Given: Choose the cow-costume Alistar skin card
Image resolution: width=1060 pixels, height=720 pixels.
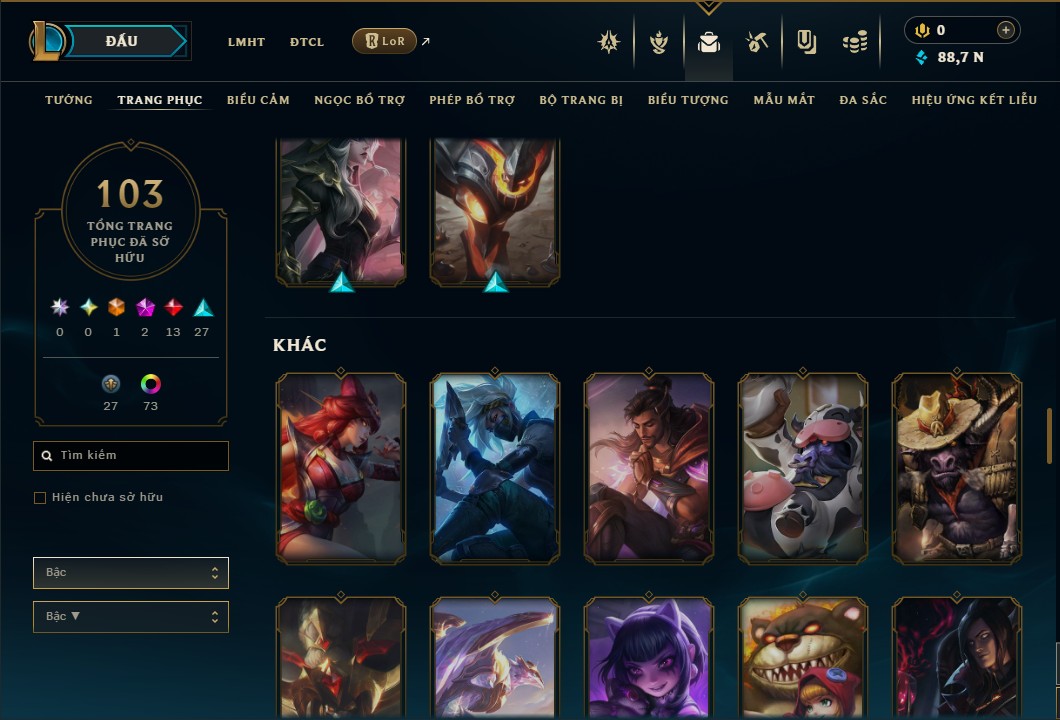Looking at the screenshot, I should pos(803,467).
